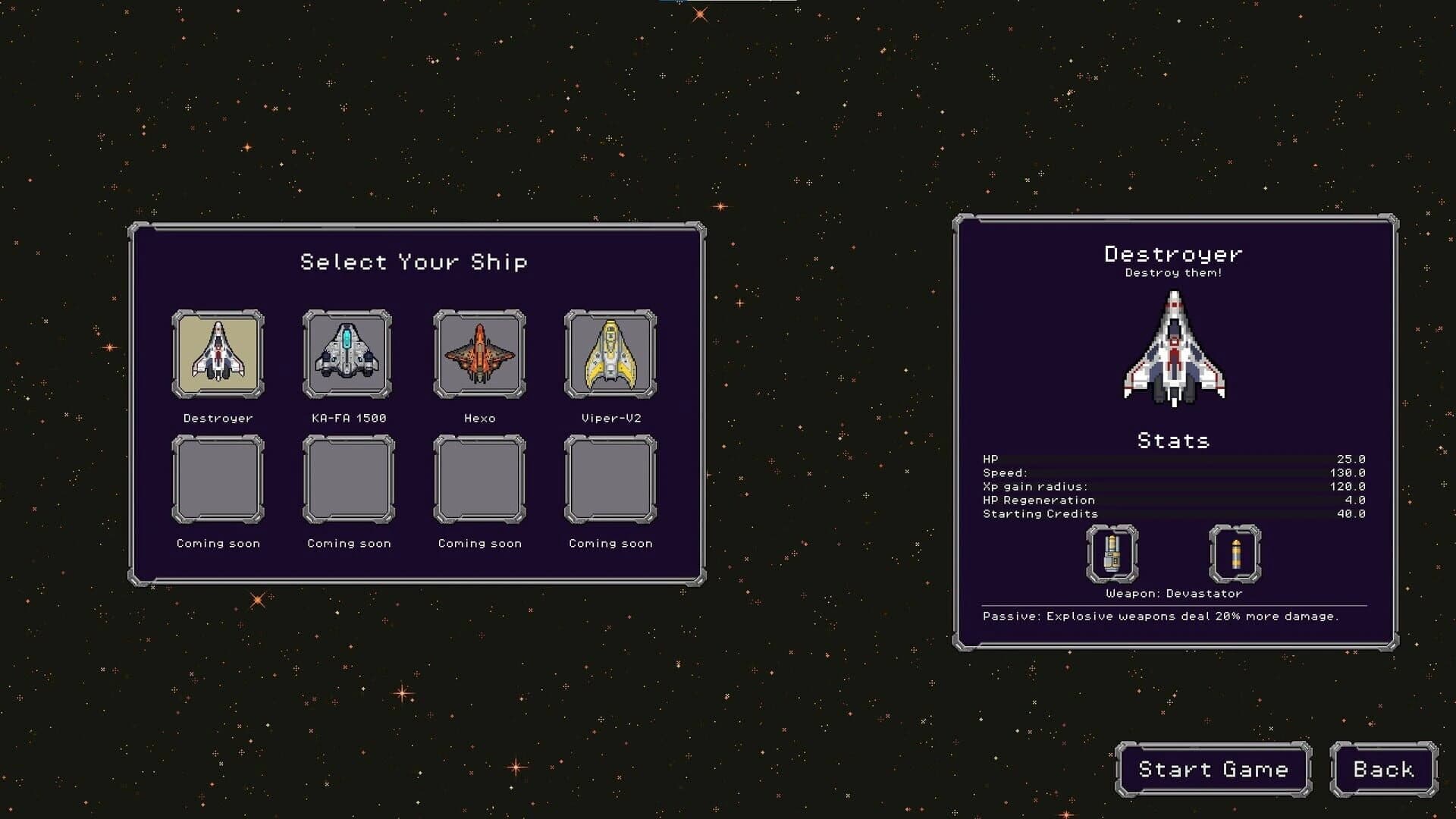This screenshot has width=1456, height=819.
Task: Click the Select Your Ship title
Action: (416, 261)
